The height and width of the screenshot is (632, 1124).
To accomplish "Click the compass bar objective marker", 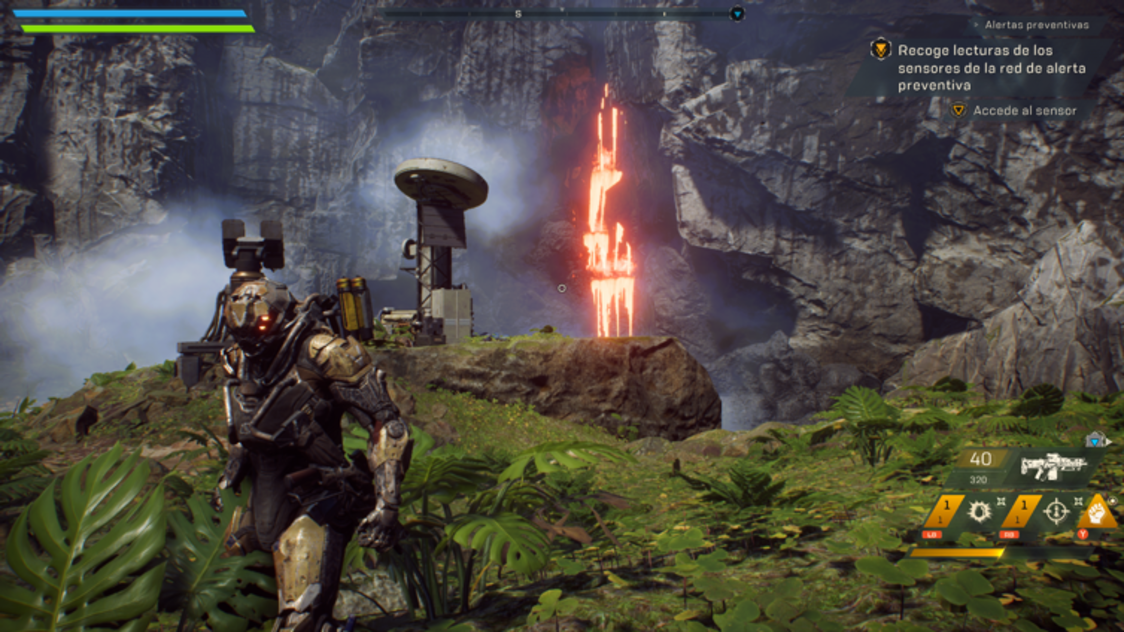I will (x=737, y=14).
